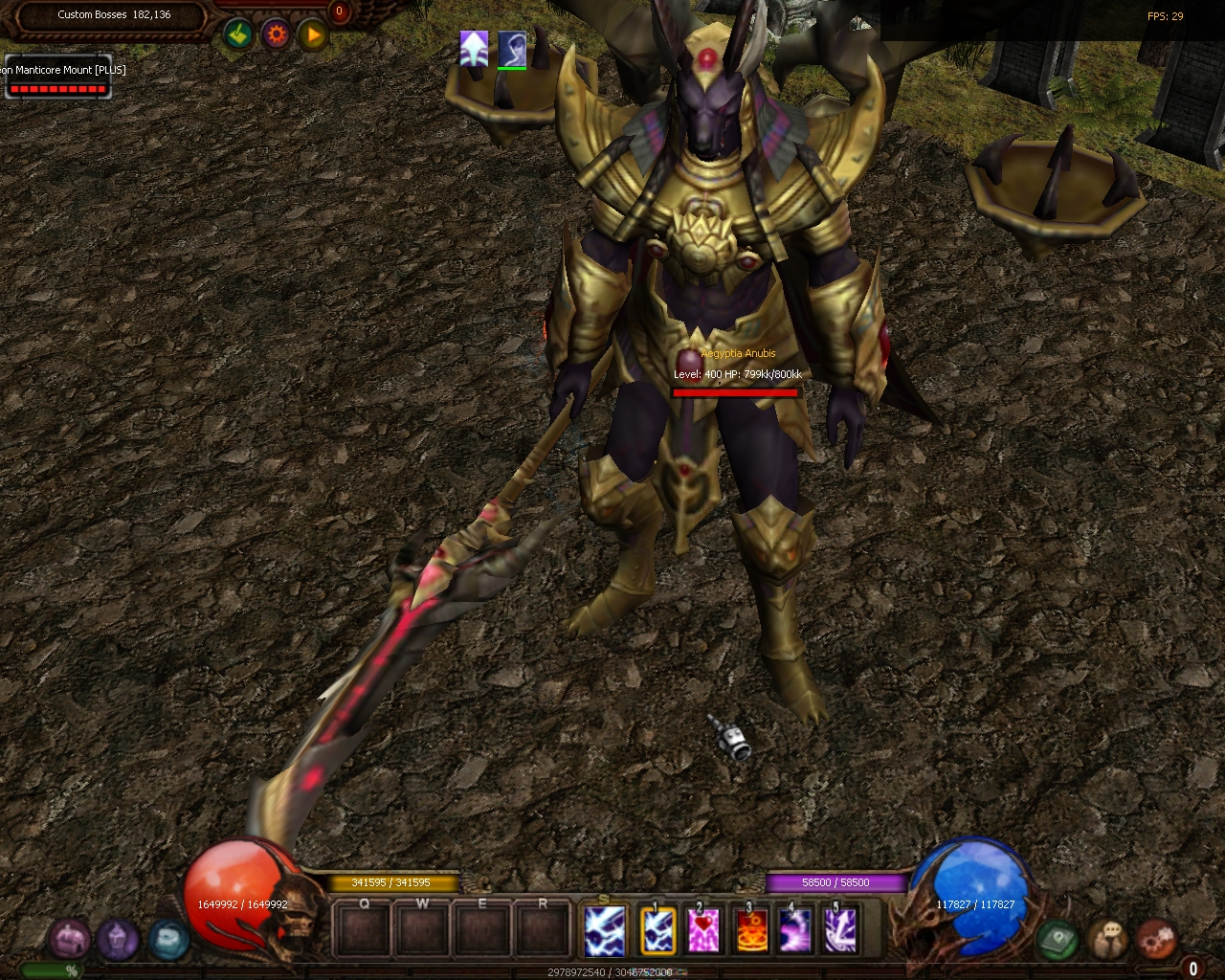
Task: Select the Manticore Mount pet panel
Action: [x=58, y=78]
